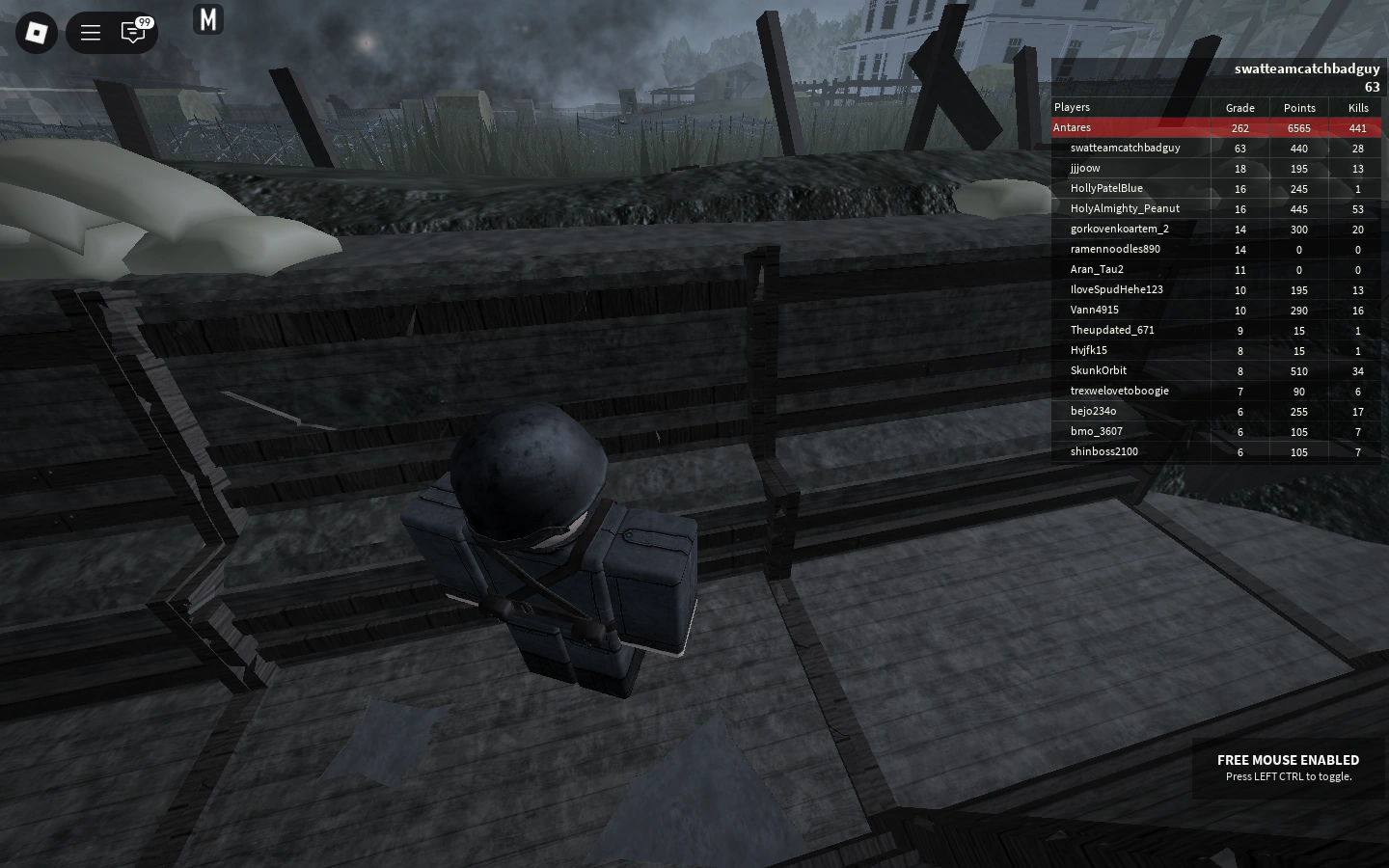The height and width of the screenshot is (868, 1389).
Task: Click the FREE MOUSE ENABLED notice
Action: (1288, 767)
